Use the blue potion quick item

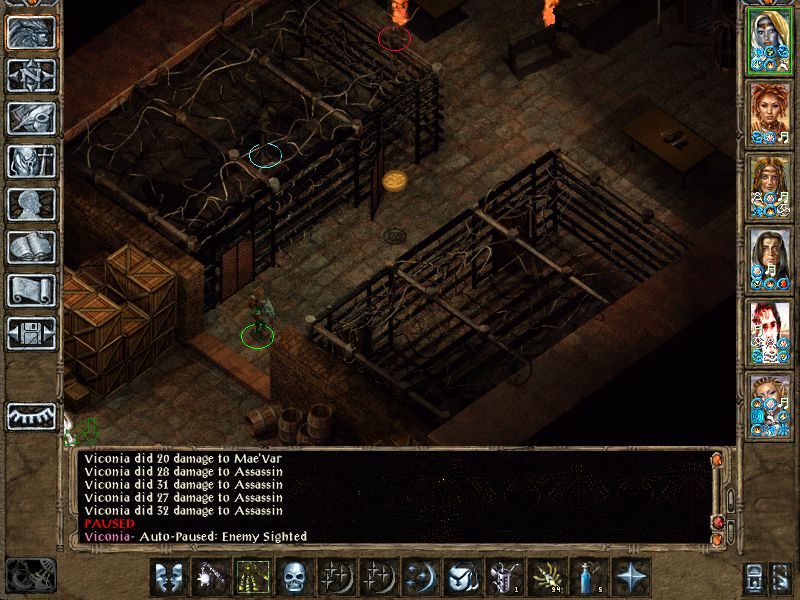click(588, 577)
